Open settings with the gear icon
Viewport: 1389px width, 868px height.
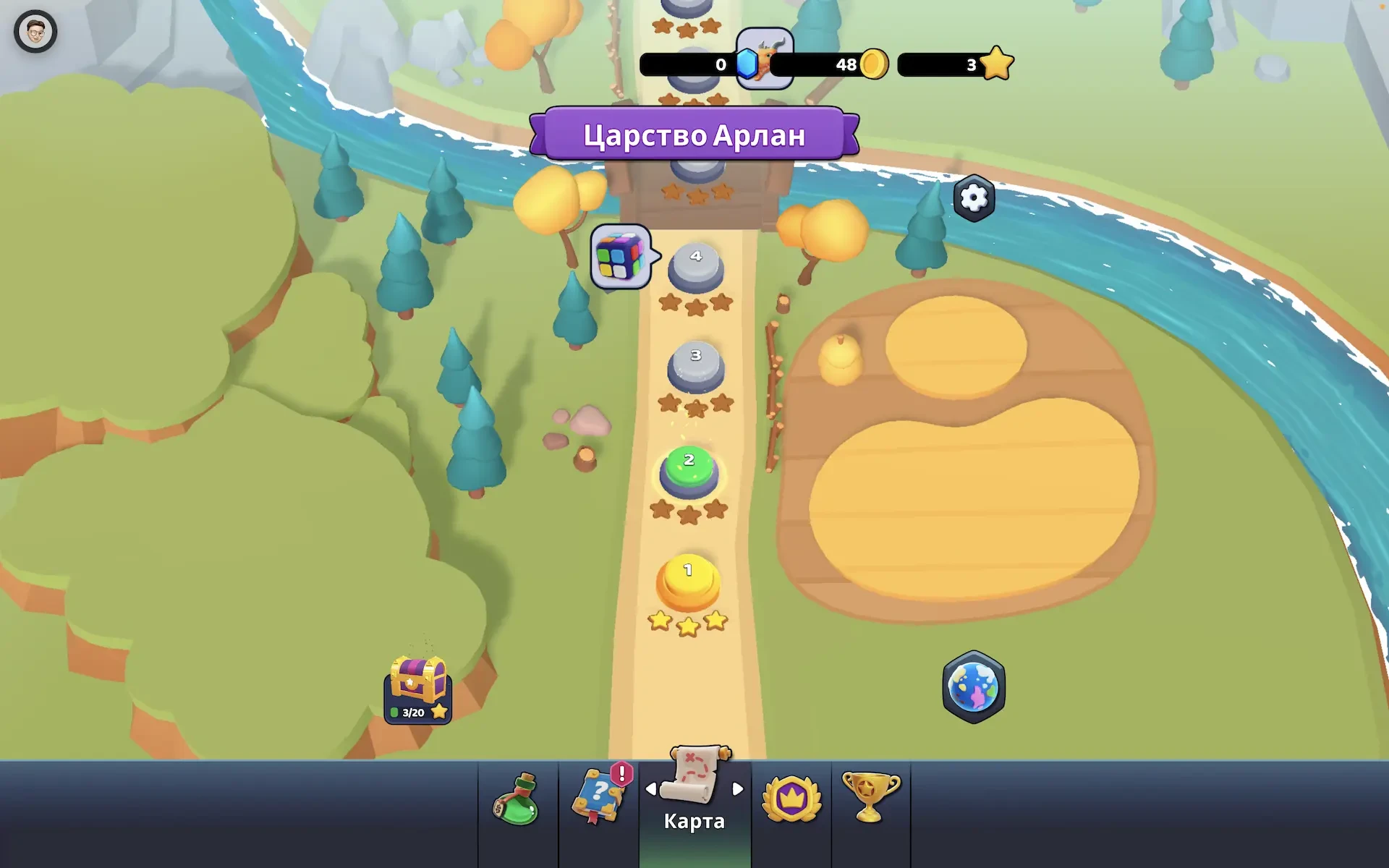coord(974,197)
